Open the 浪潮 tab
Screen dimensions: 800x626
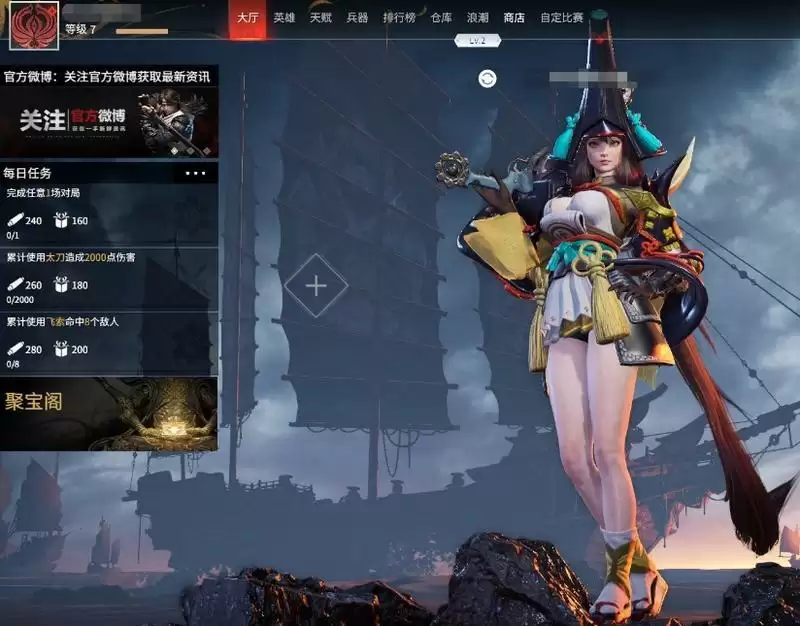(x=478, y=18)
